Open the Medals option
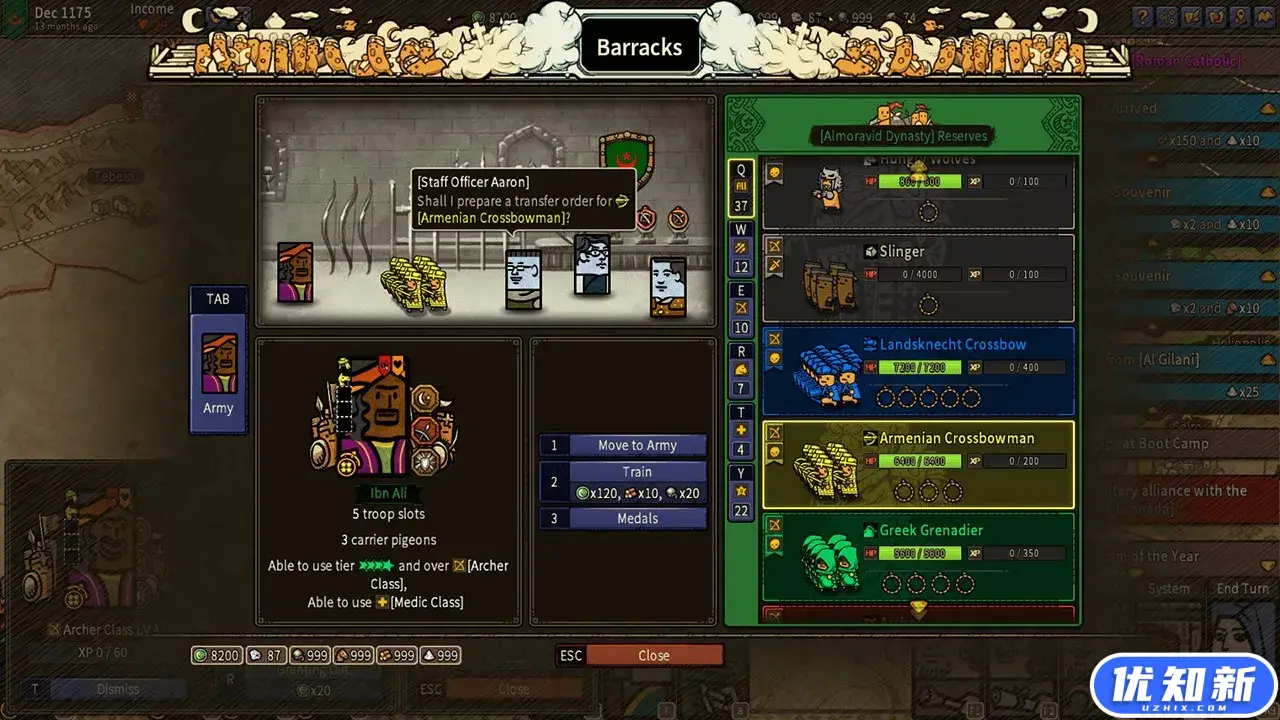Screen dimensions: 1280x720 click(637, 518)
